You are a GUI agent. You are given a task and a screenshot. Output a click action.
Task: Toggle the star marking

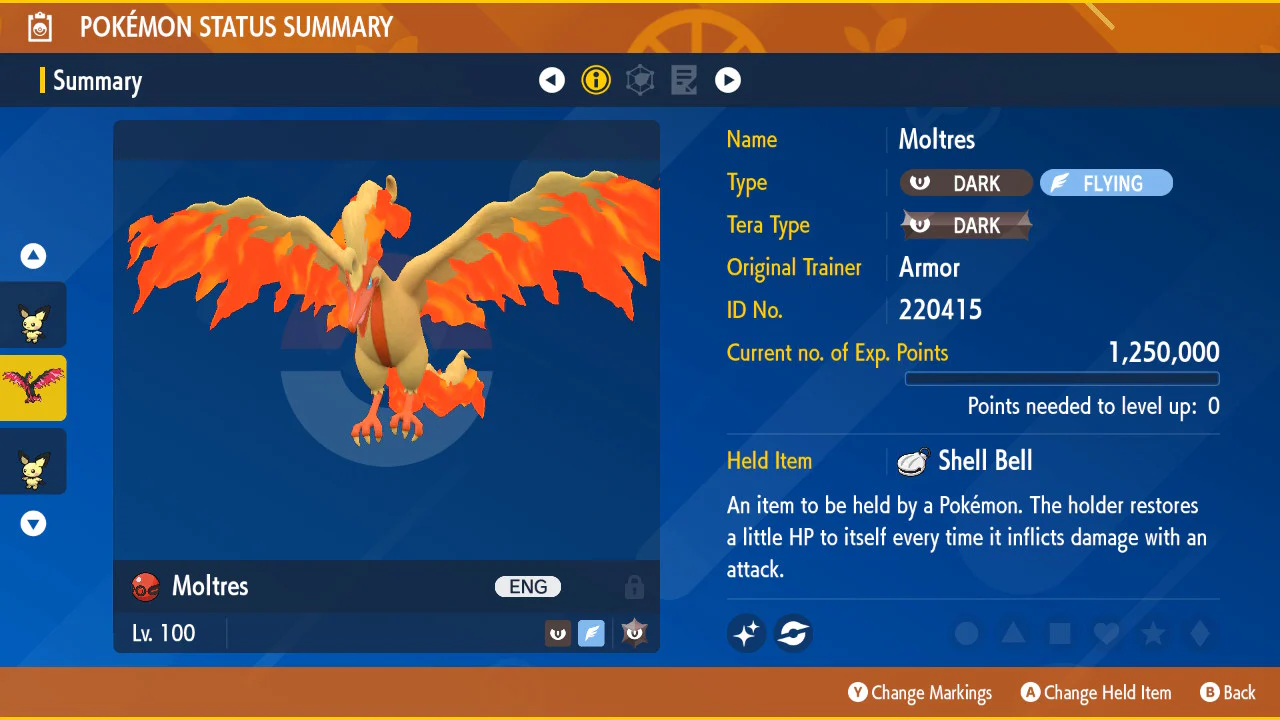tap(1153, 633)
